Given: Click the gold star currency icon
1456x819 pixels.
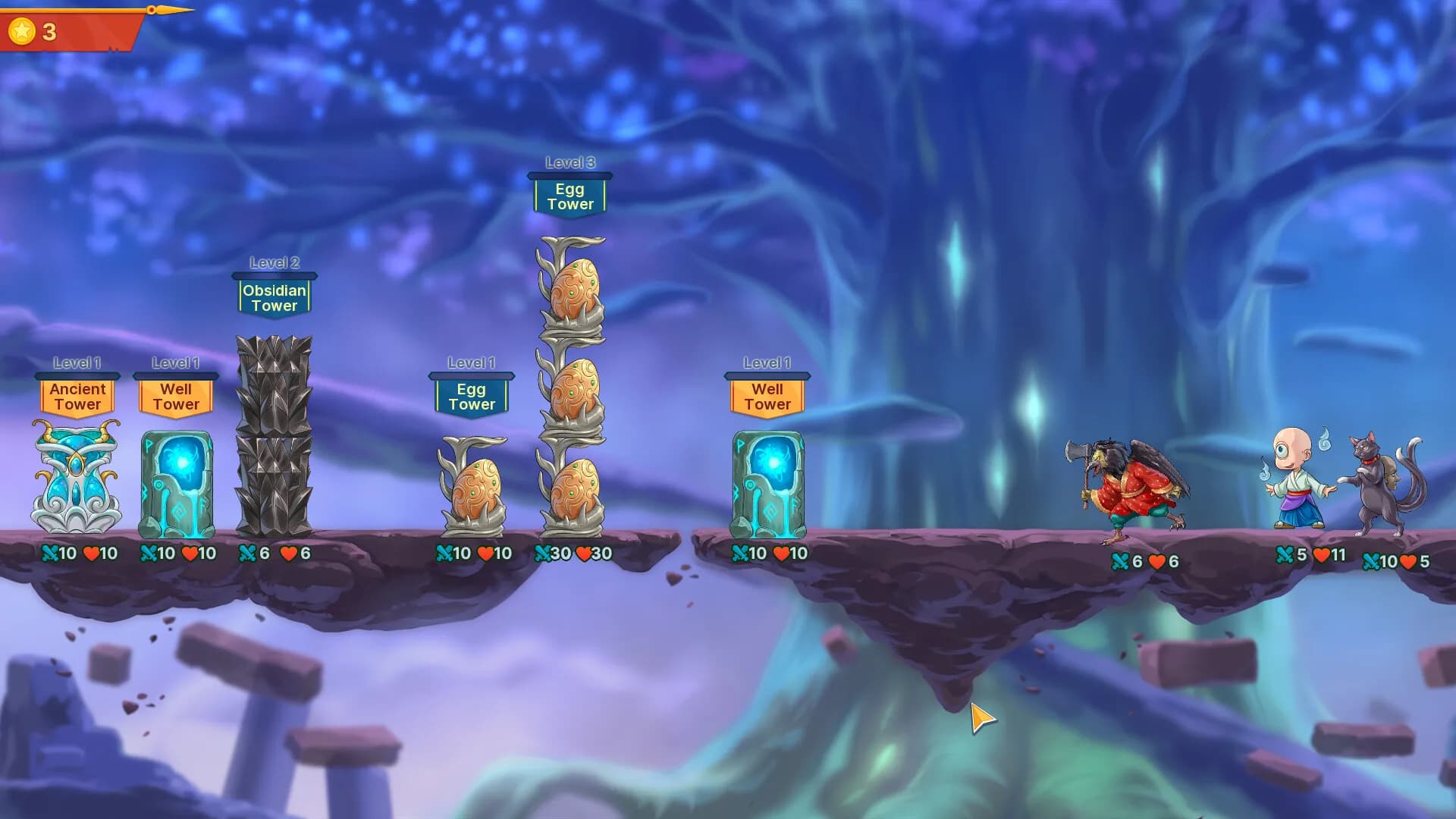Looking at the screenshot, I should pos(21,30).
